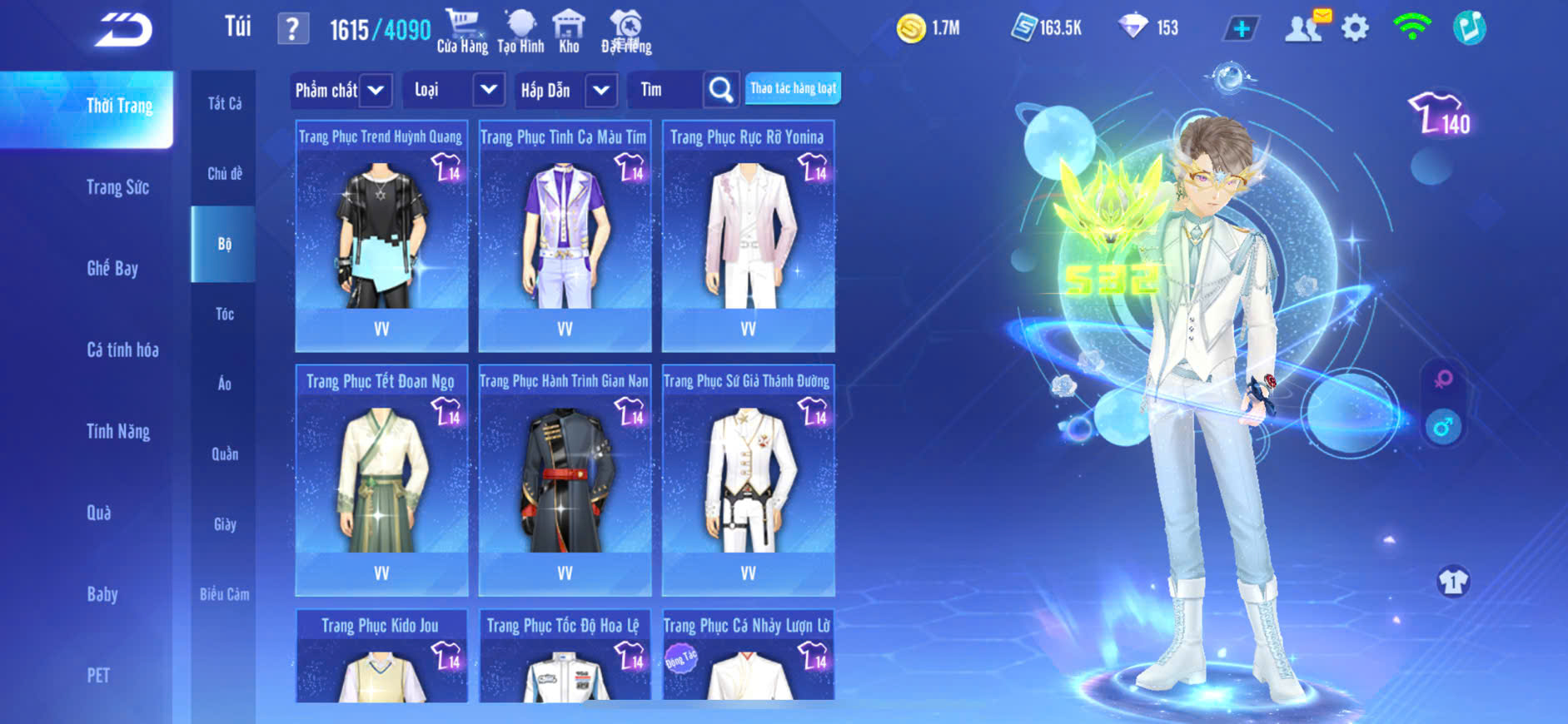Select the Tóc hair category
Image resolution: width=1568 pixels, height=724 pixels.
tap(224, 314)
